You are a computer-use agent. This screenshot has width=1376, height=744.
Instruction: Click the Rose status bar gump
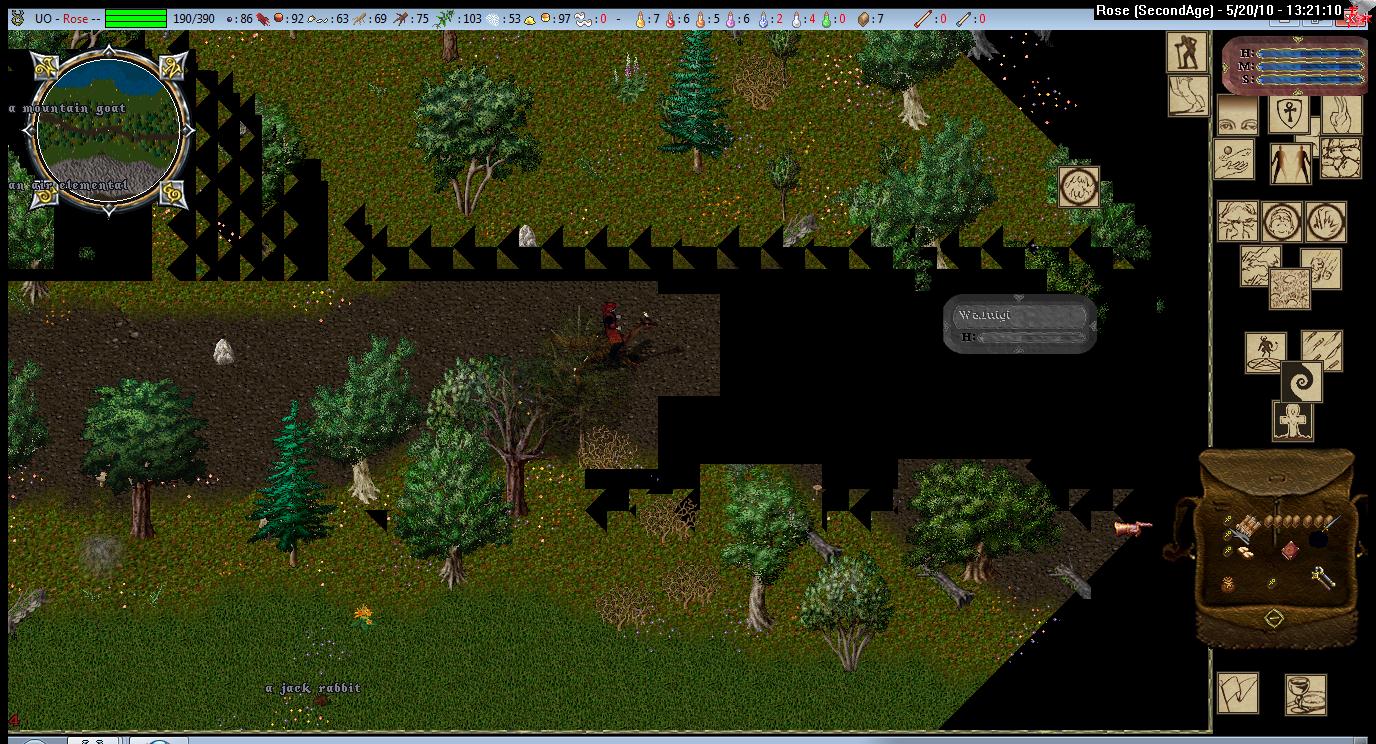[1292, 66]
